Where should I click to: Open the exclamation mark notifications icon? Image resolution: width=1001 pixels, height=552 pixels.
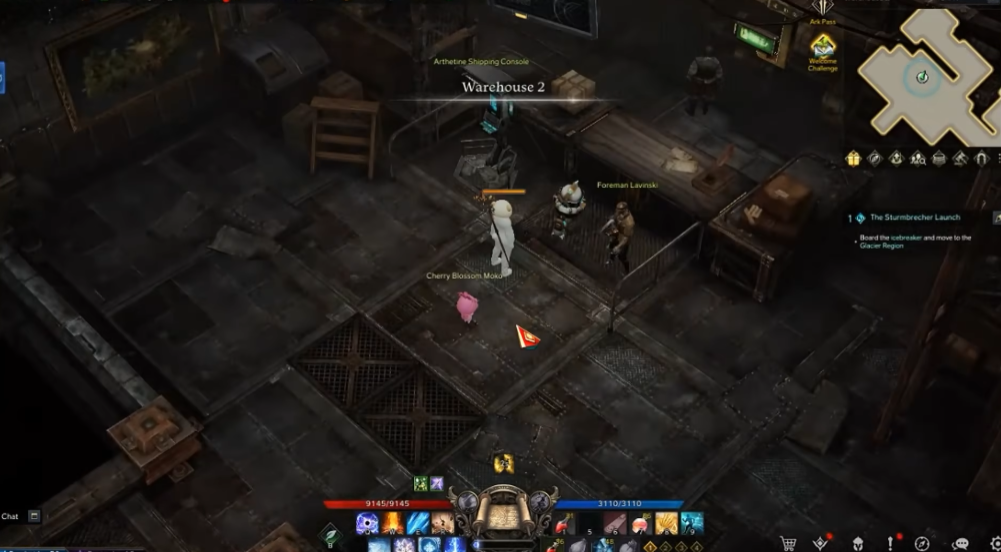coord(889,543)
